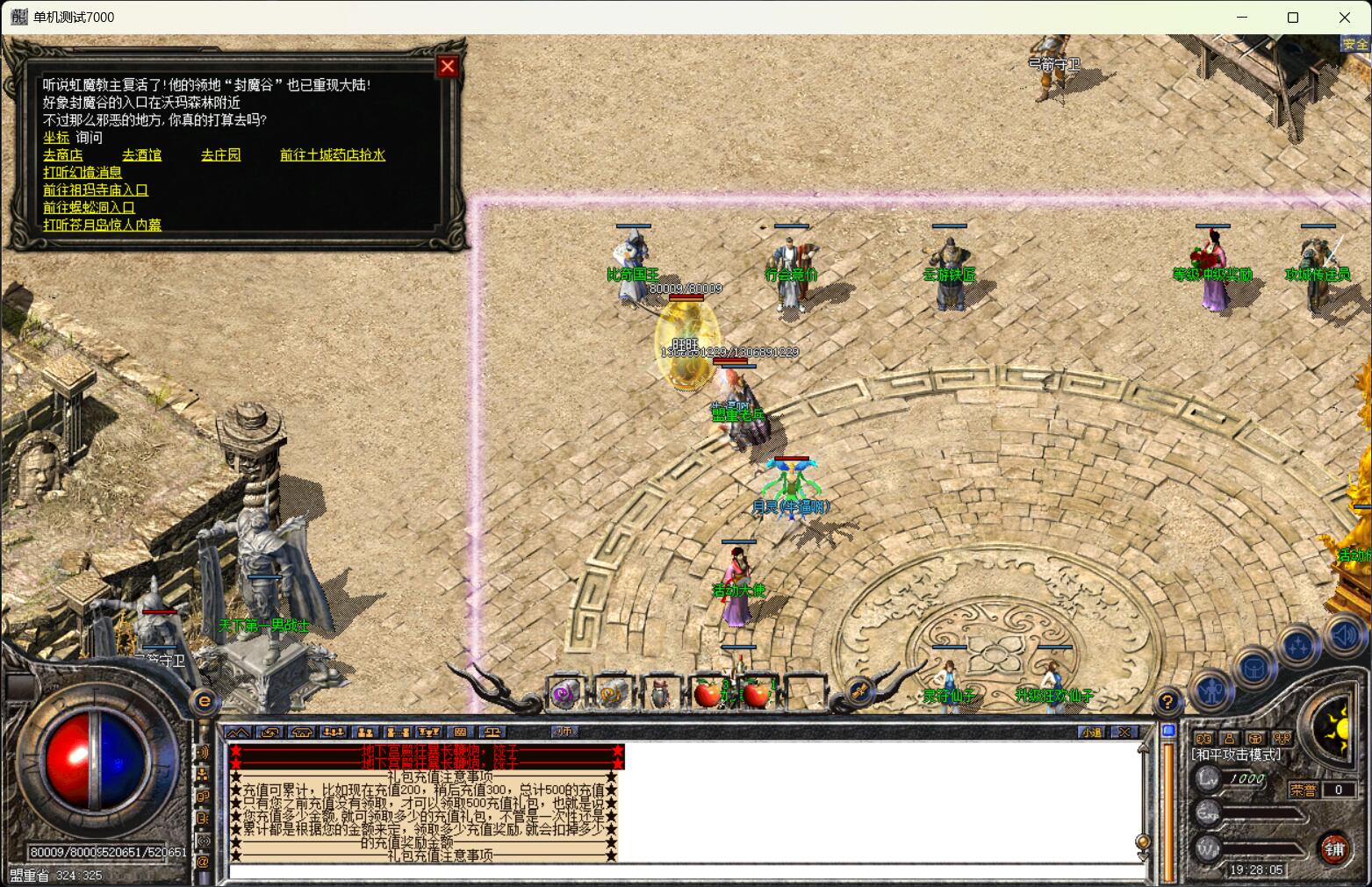The height and width of the screenshot is (887, 1372).
Task: Open the skills sparkle round button
Action: (x=1299, y=647)
